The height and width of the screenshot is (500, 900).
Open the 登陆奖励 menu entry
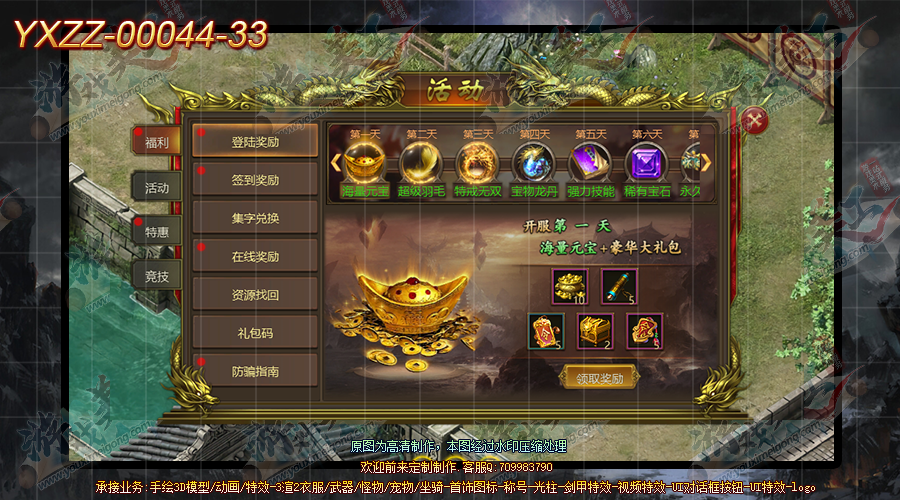(x=255, y=142)
